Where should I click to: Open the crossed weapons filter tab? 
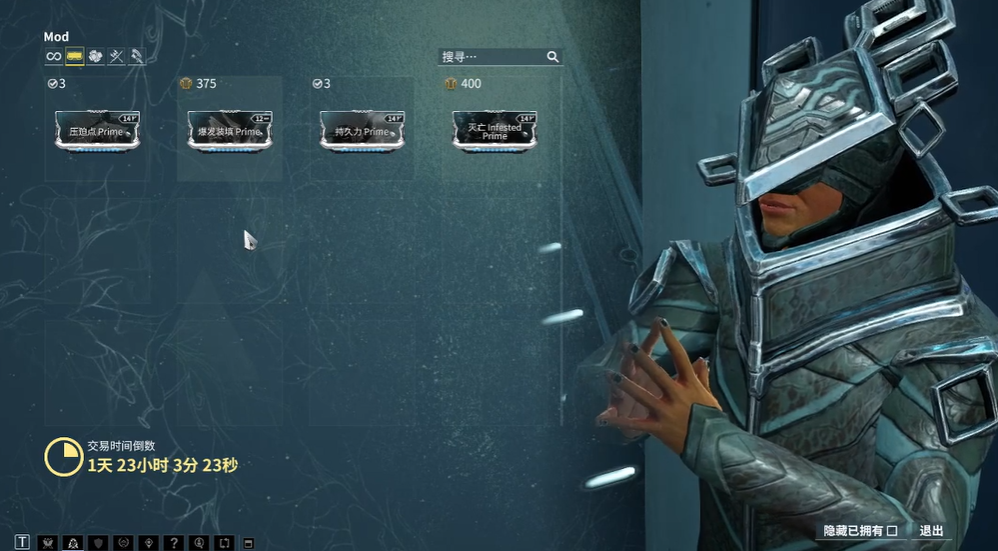click(116, 57)
